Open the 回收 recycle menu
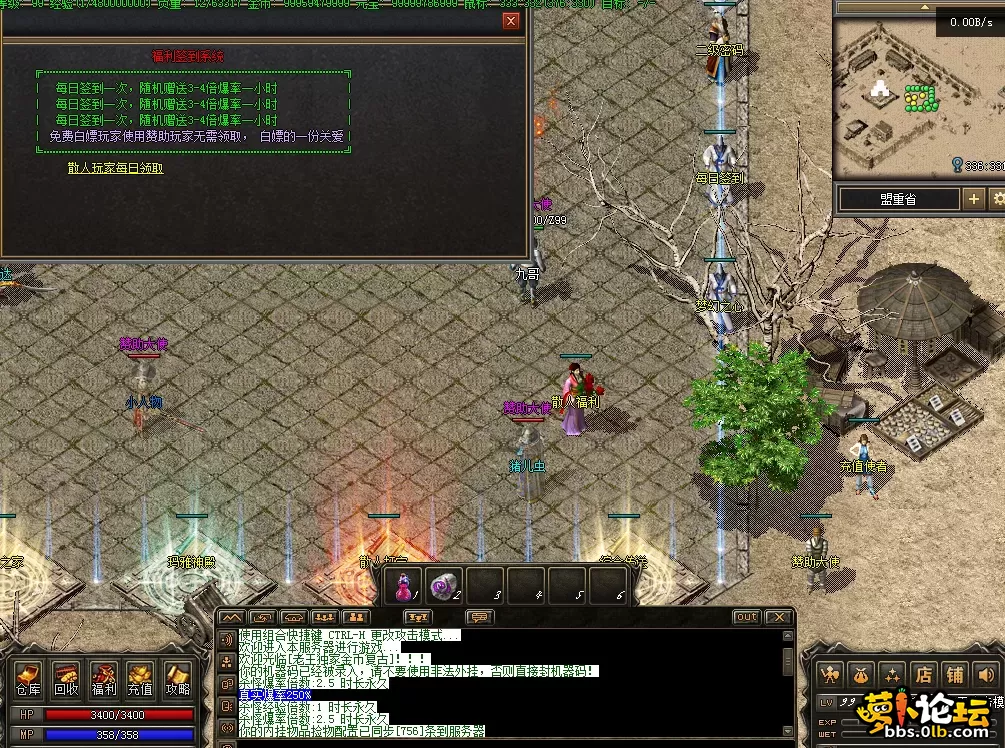 66,679
